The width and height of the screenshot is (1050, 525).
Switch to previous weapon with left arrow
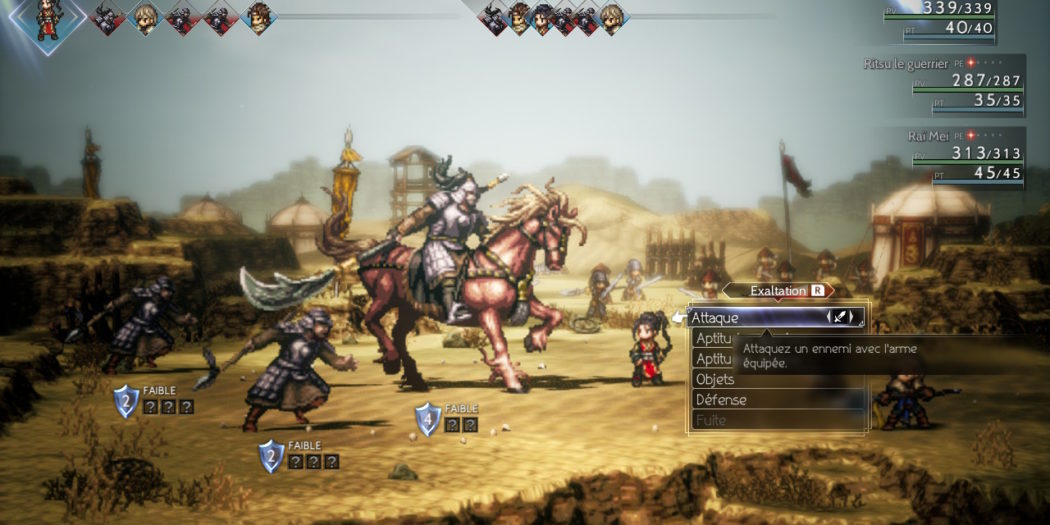tap(829, 317)
